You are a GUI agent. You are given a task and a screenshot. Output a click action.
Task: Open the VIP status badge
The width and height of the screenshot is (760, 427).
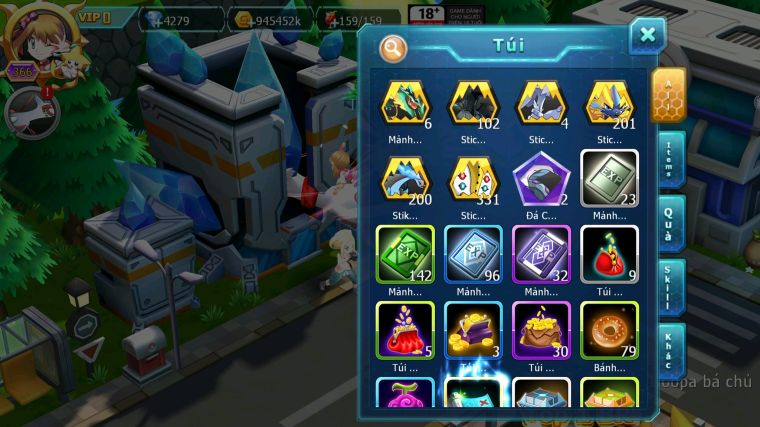(92, 17)
